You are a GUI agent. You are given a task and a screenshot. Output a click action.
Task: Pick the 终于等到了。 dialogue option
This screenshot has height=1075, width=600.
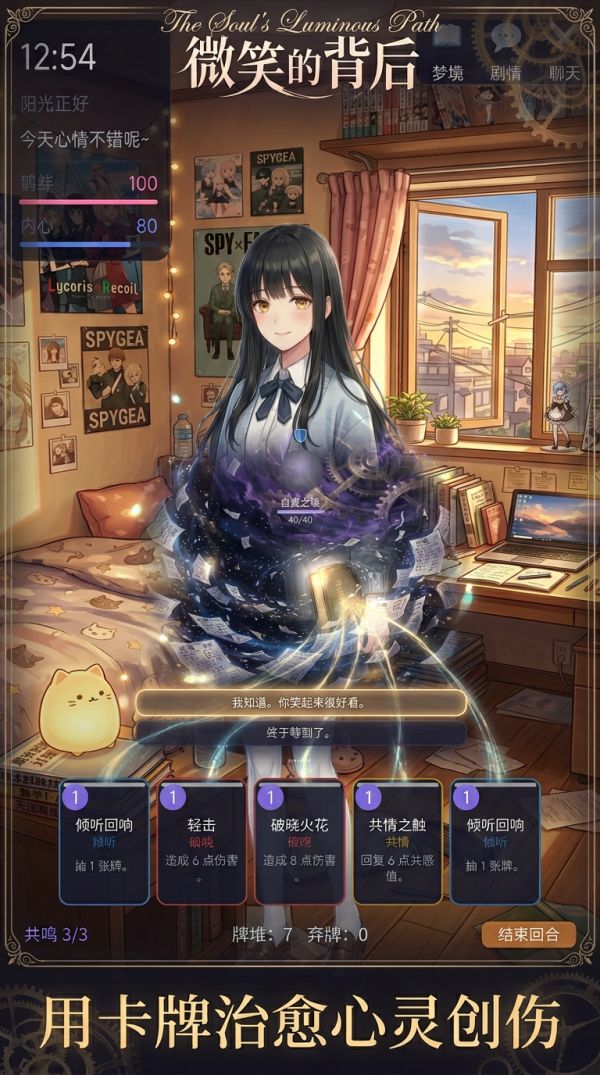(300, 732)
